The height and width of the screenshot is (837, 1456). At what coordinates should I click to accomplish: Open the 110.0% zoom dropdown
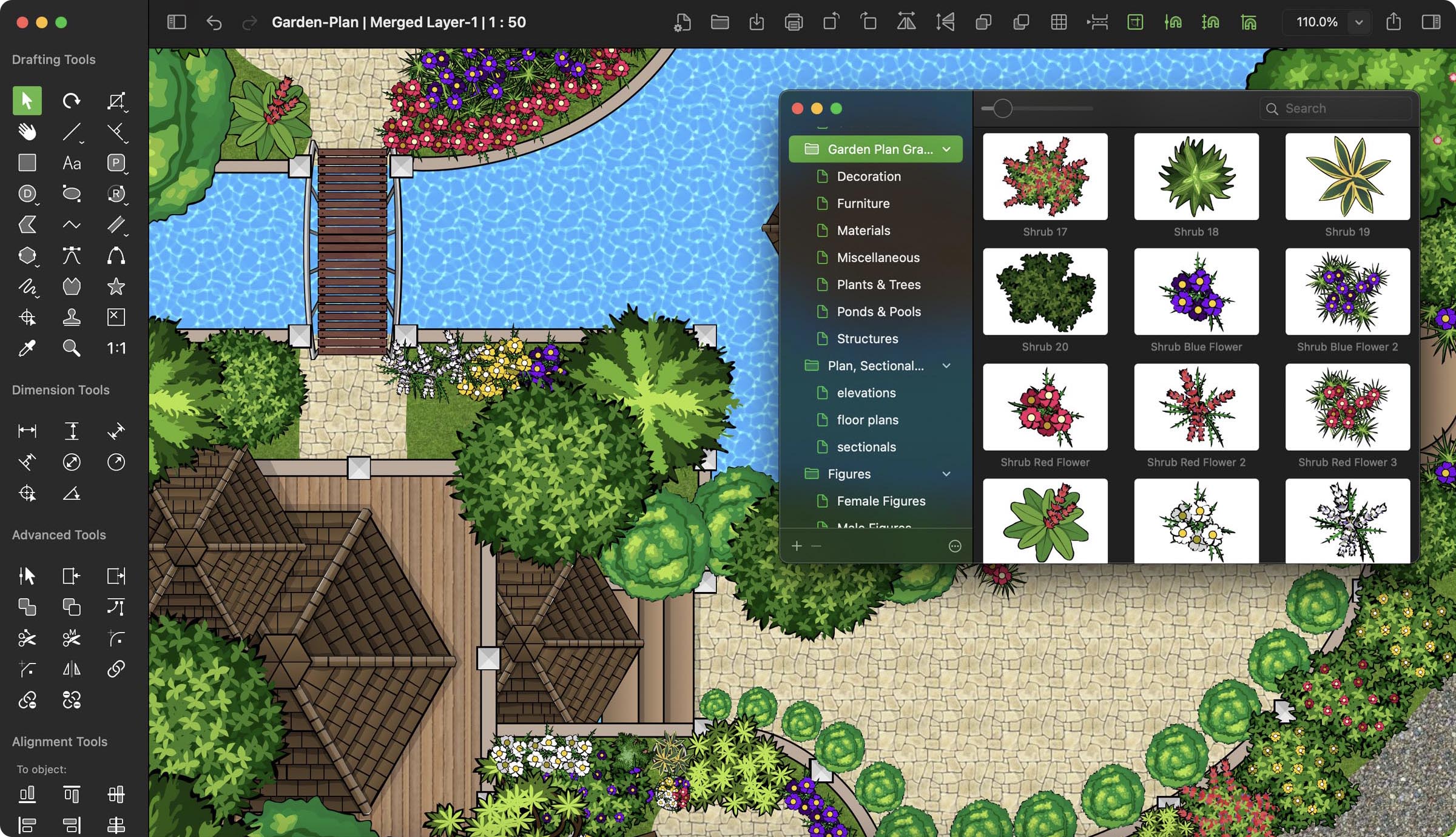click(x=1359, y=22)
